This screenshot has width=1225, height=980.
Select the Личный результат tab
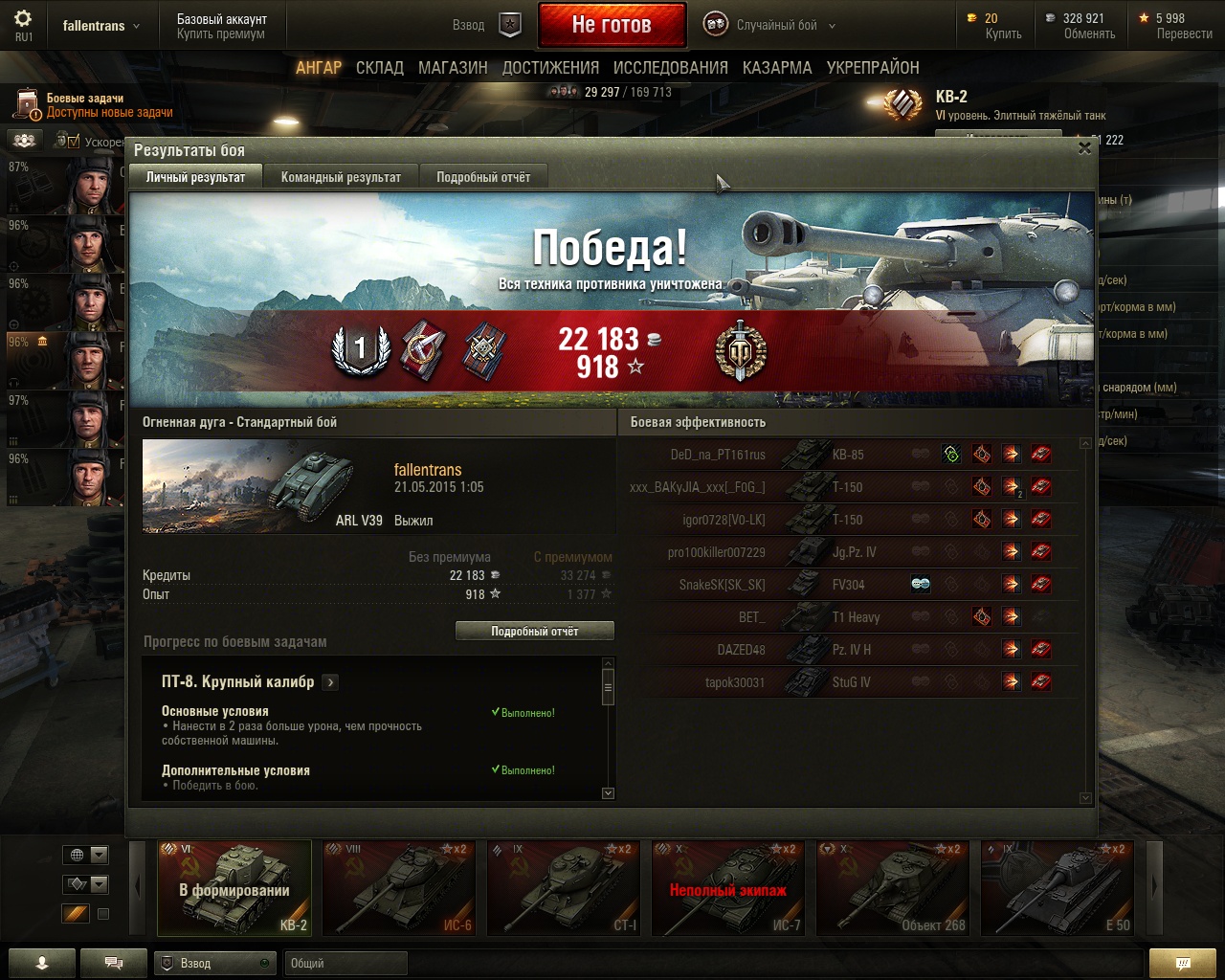tap(195, 177)
